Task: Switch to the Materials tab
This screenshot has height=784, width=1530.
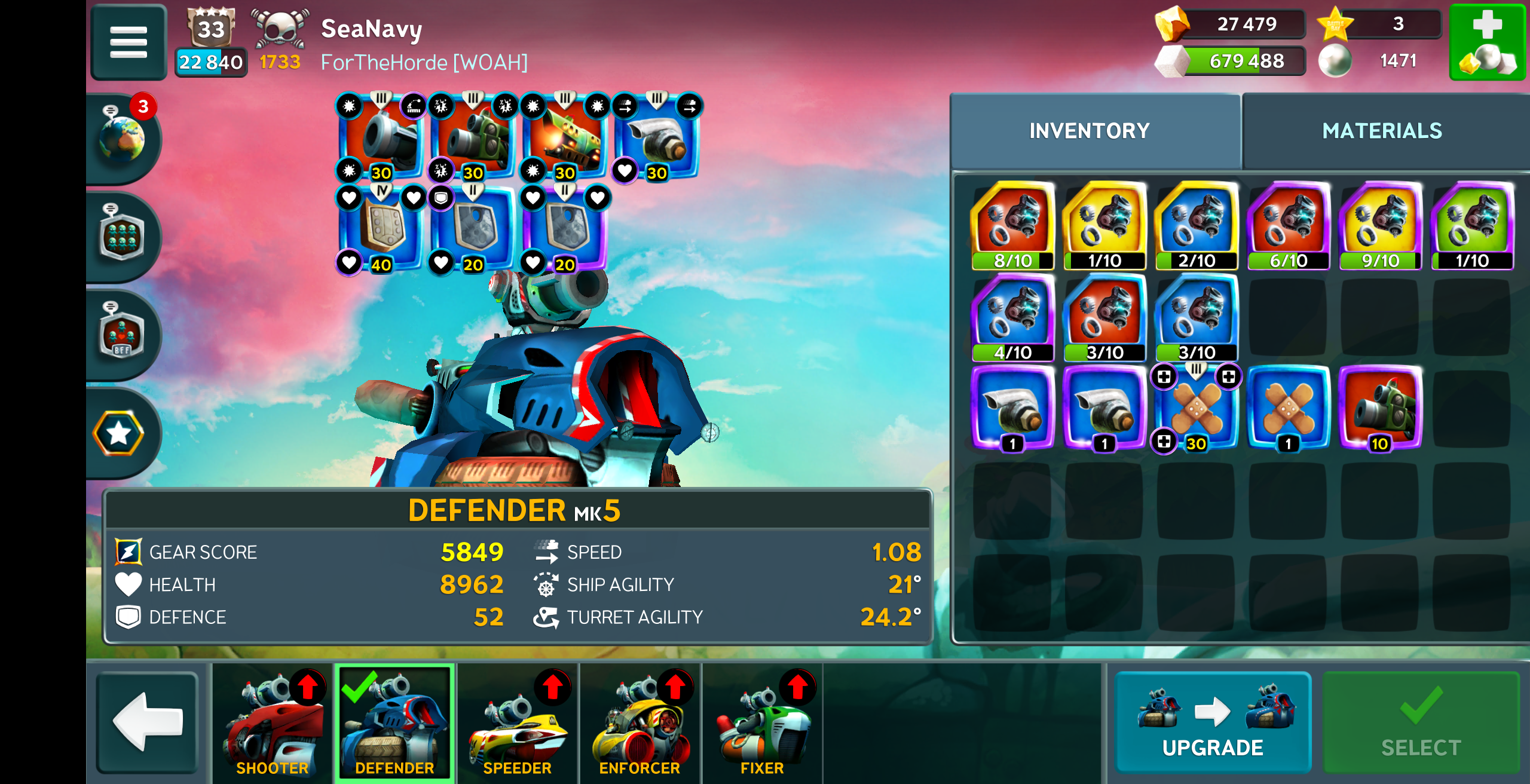Action: coord(1382,131)
